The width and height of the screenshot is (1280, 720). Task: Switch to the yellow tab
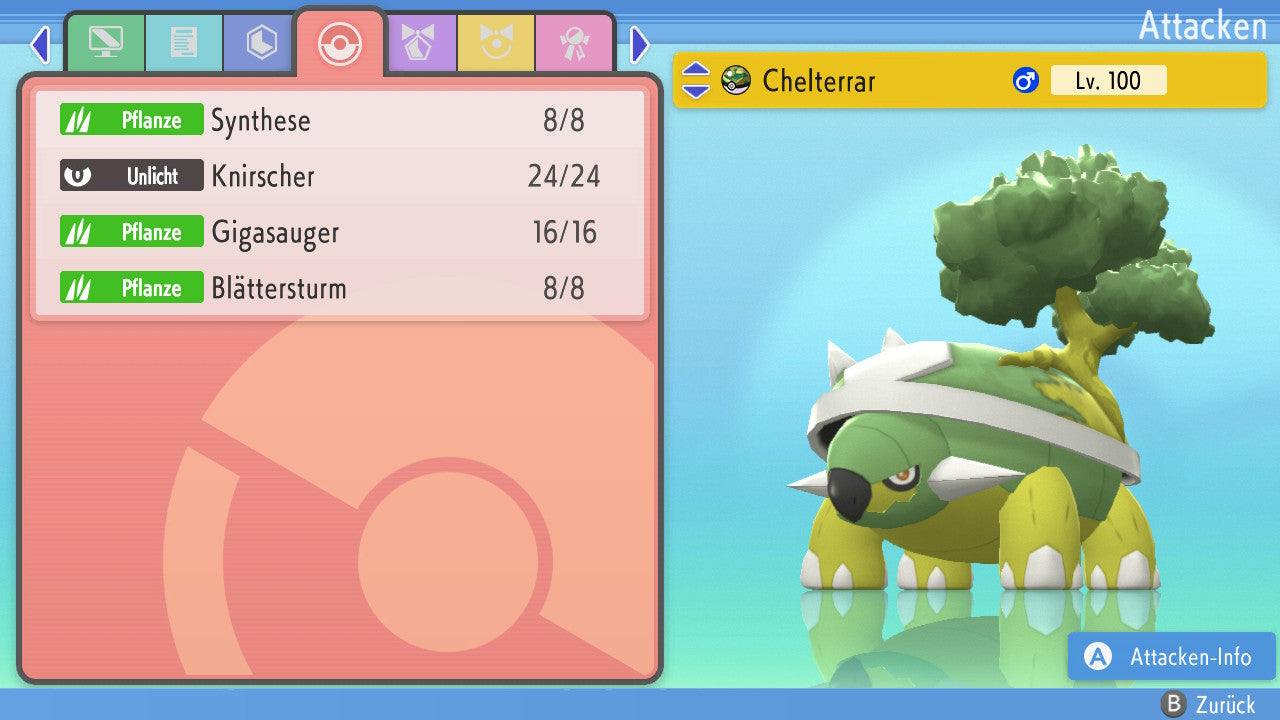pos(496,44)
